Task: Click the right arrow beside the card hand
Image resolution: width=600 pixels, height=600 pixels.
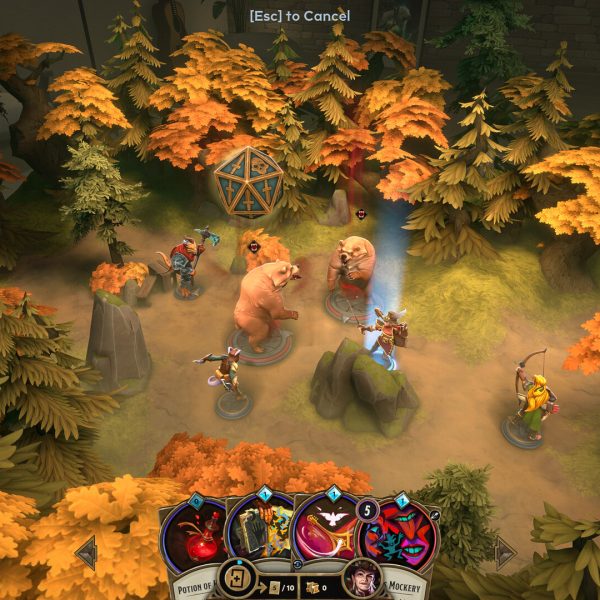Action: point(506,552)
